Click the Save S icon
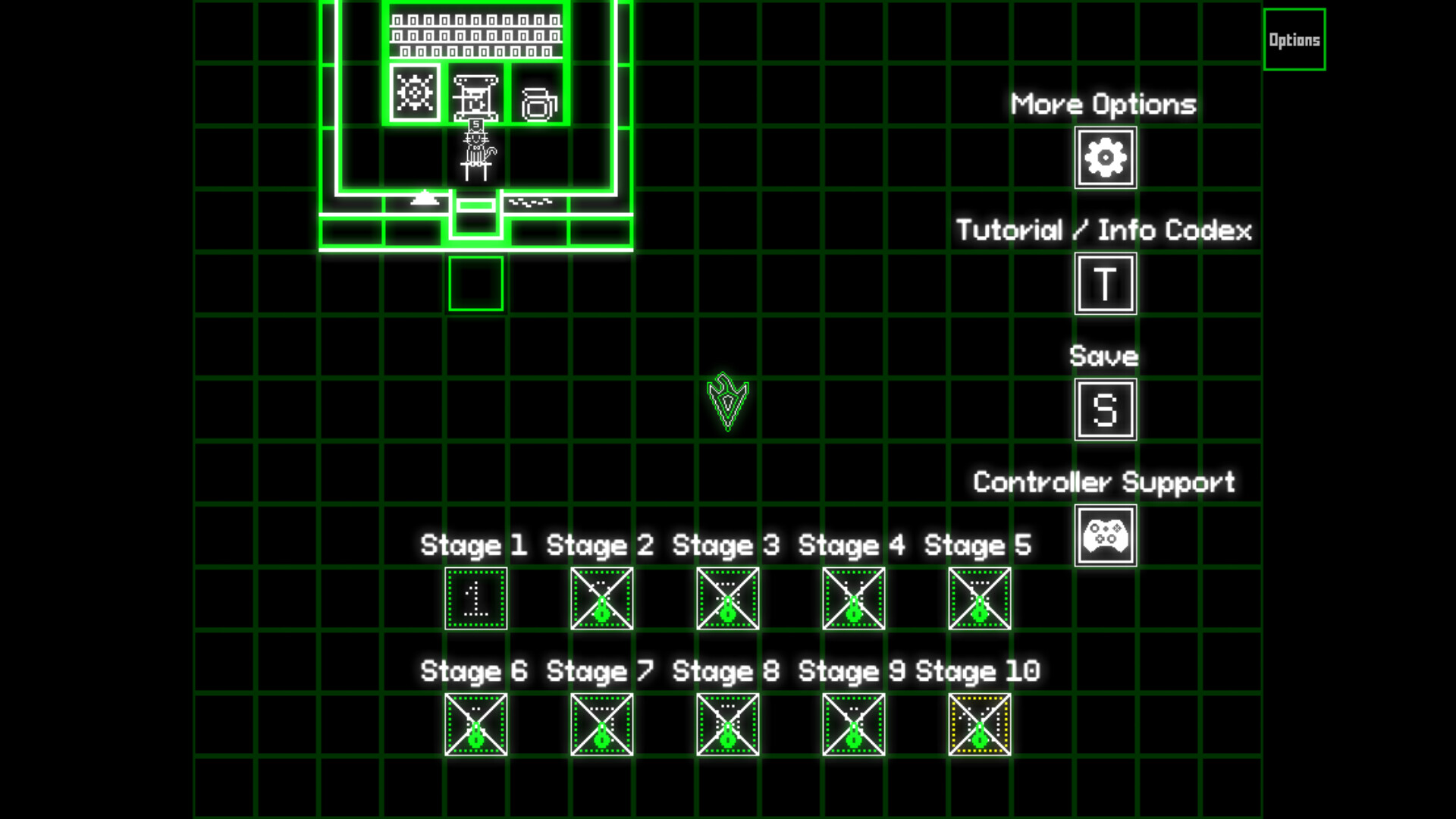Image resolution: width=1456 pixels, height=819 pixels. point(1105,409)
